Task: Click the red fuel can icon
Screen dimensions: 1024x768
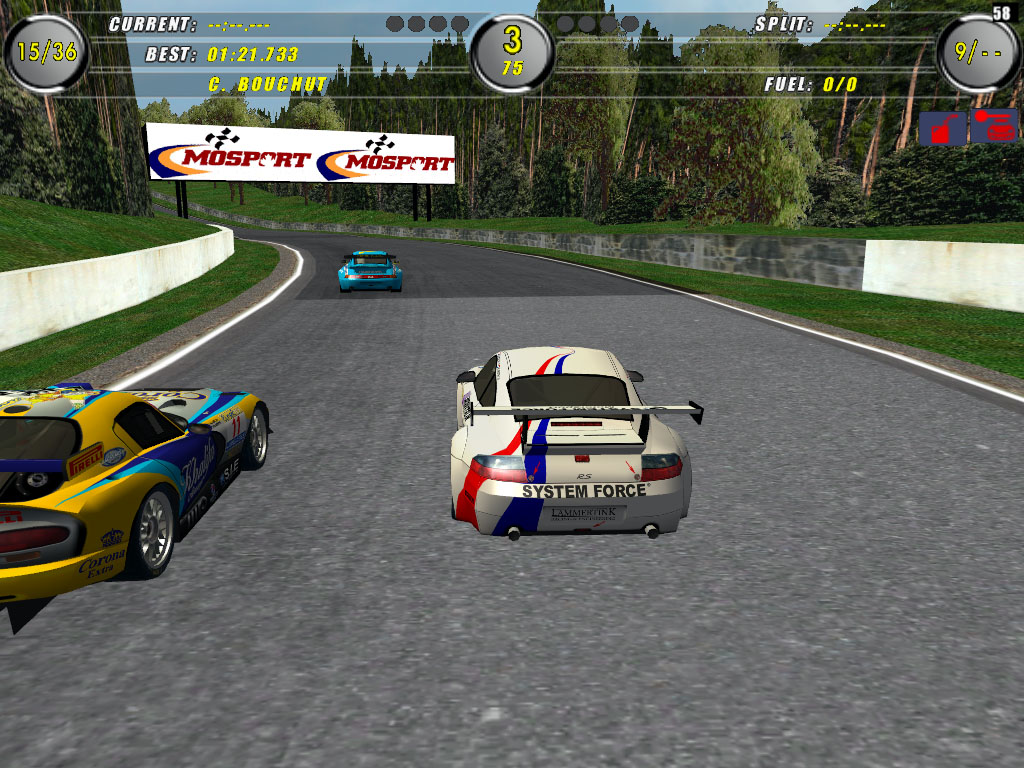Action: click(x=943, y=128)
